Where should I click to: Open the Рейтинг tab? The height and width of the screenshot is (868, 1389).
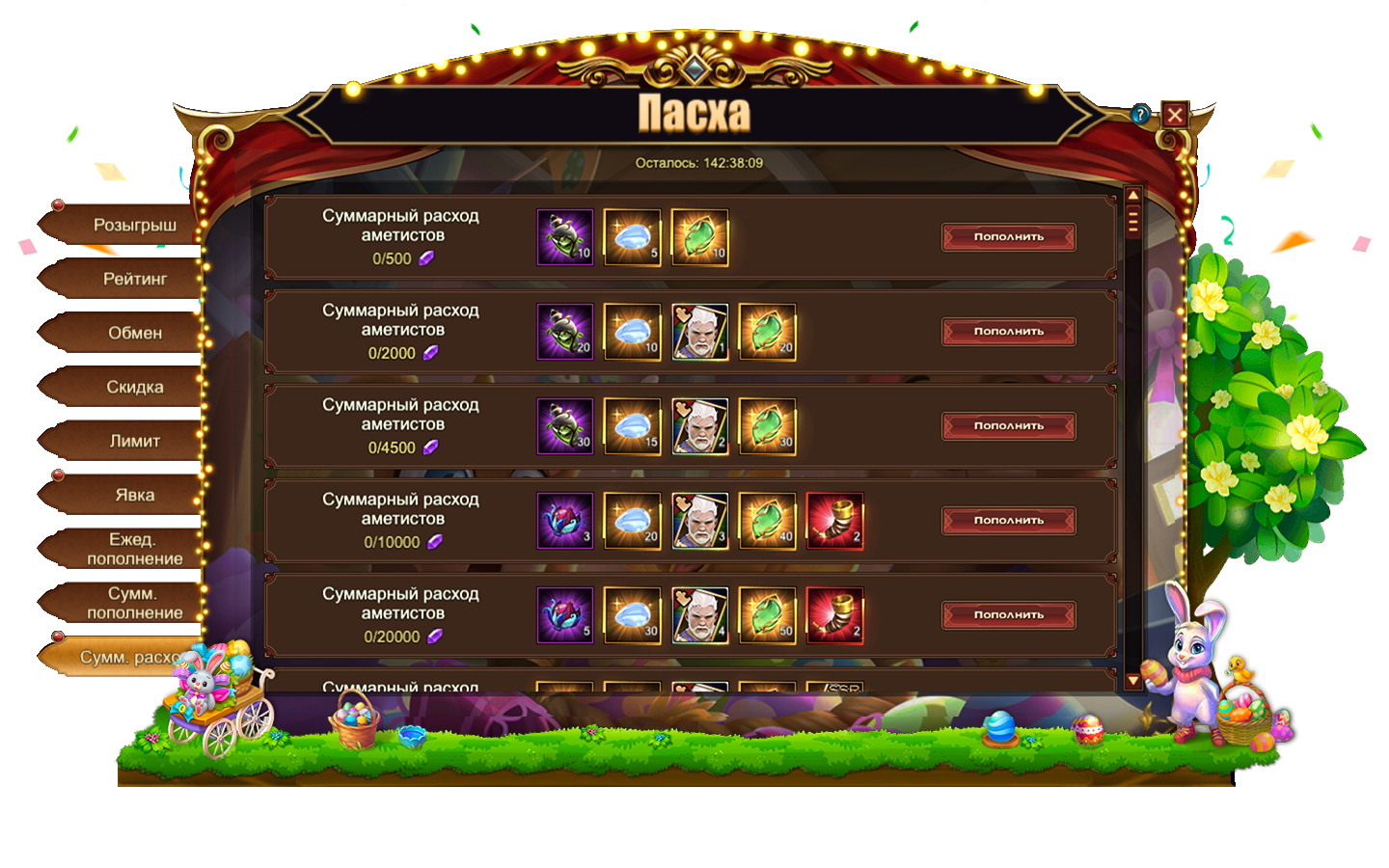click(134, 280)
